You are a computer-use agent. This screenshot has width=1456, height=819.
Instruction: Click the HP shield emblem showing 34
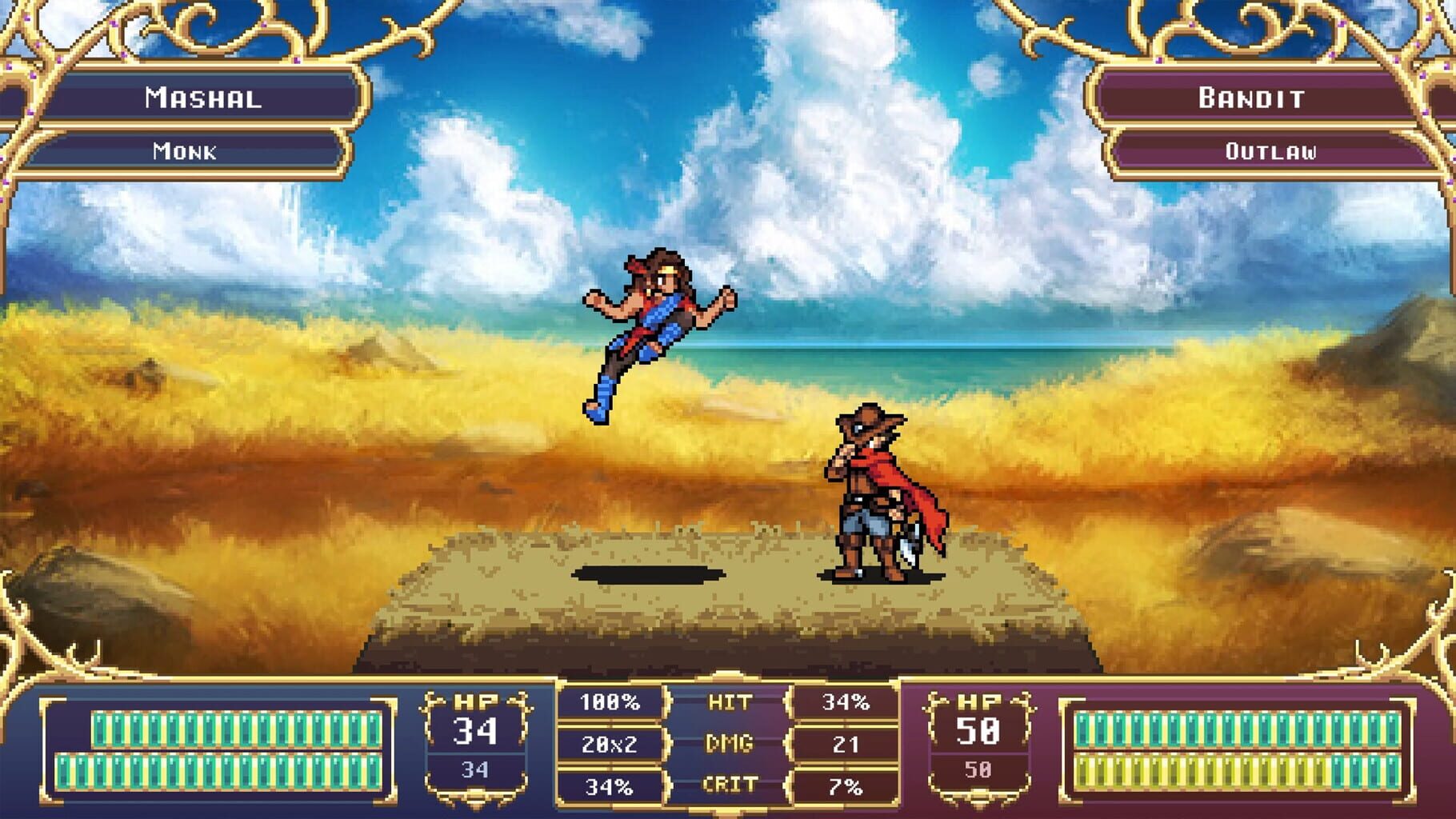(x=476, y=744)
